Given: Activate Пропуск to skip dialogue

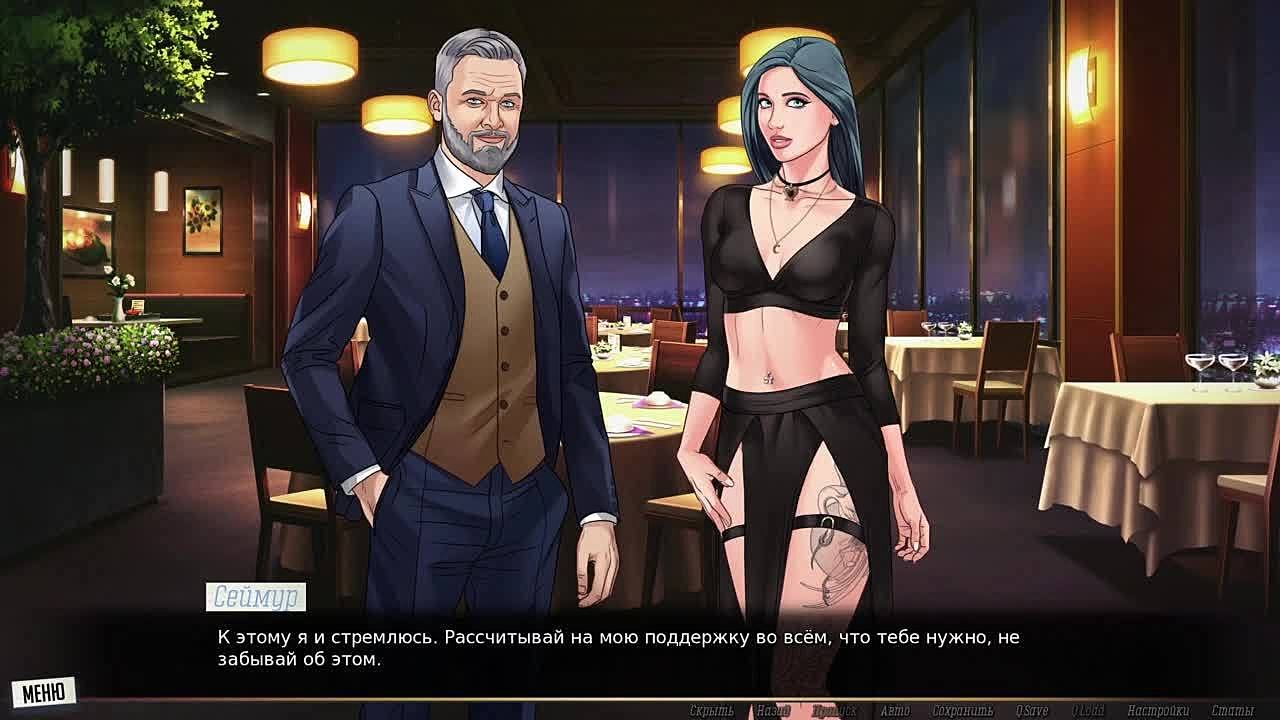Looking at the screenshot, I should pos(833,711).
